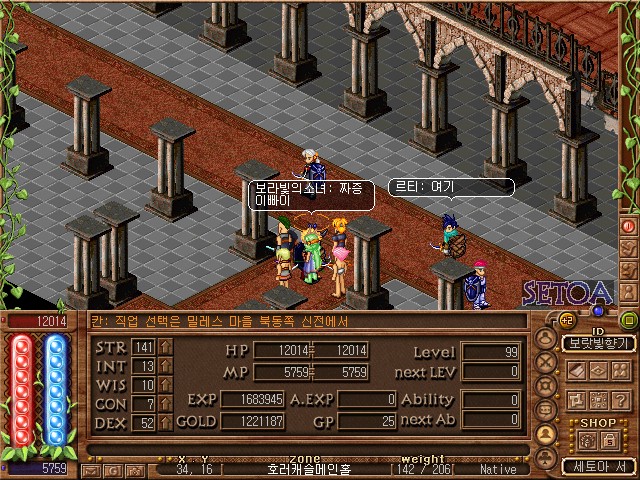Click the up arrow beside CON
Screen dimensions: 640x480
pos(165,404)
